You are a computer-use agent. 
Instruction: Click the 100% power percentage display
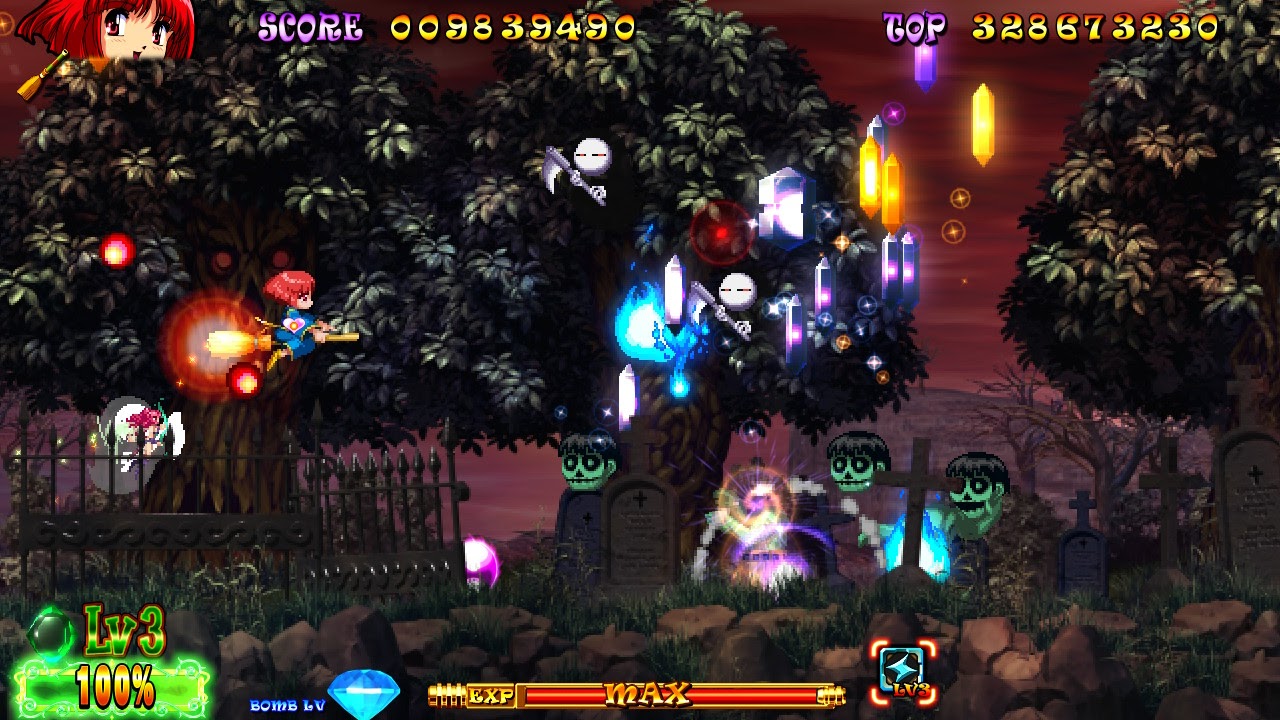point(115,685)
